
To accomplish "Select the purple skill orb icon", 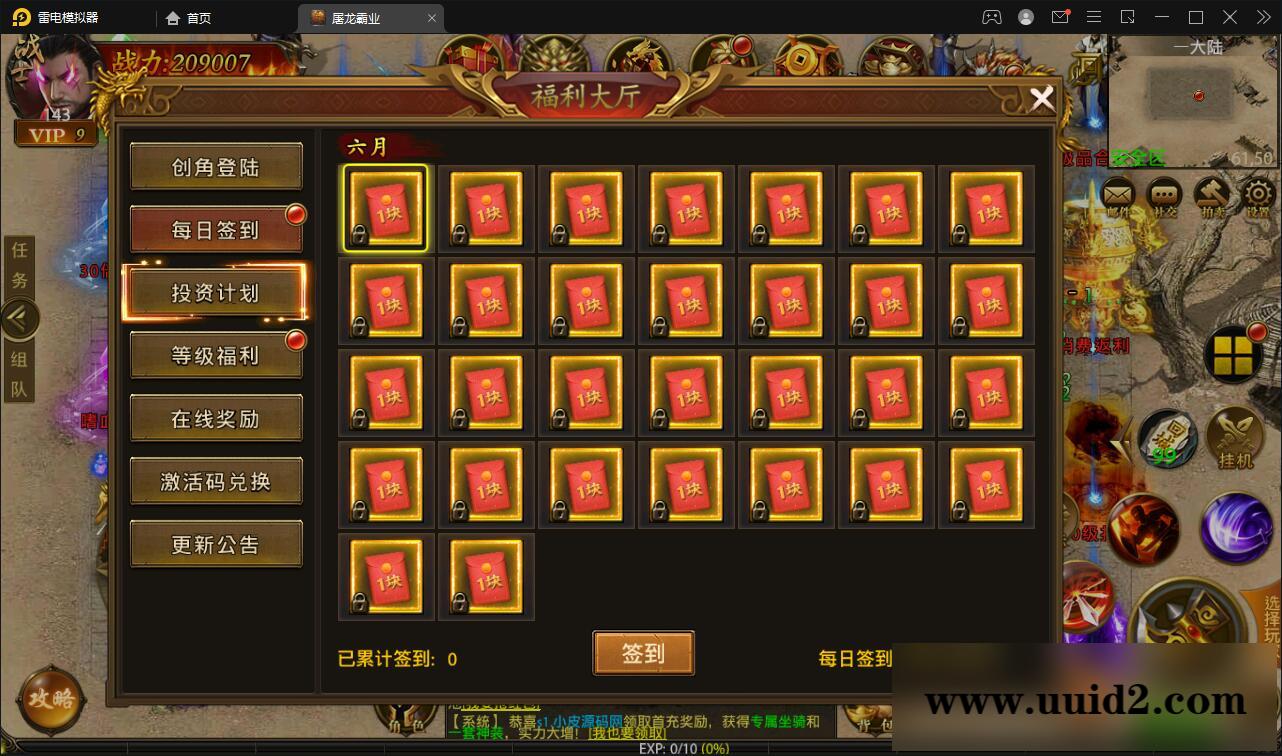I will 1235,525.
